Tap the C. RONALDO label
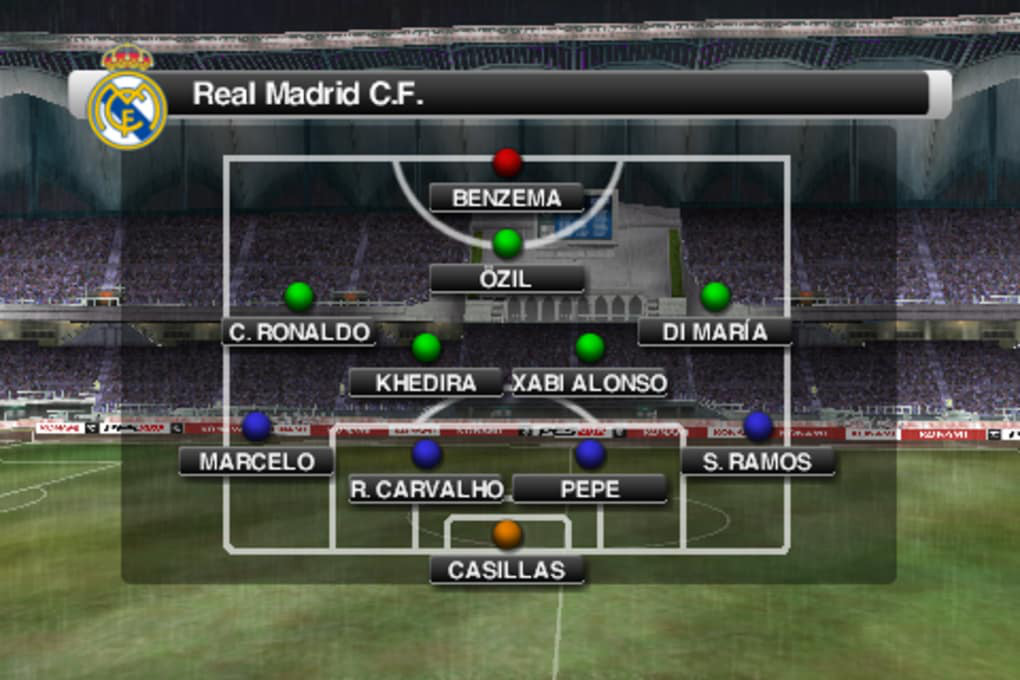The image size is (1020, 680). coord(299,332)
